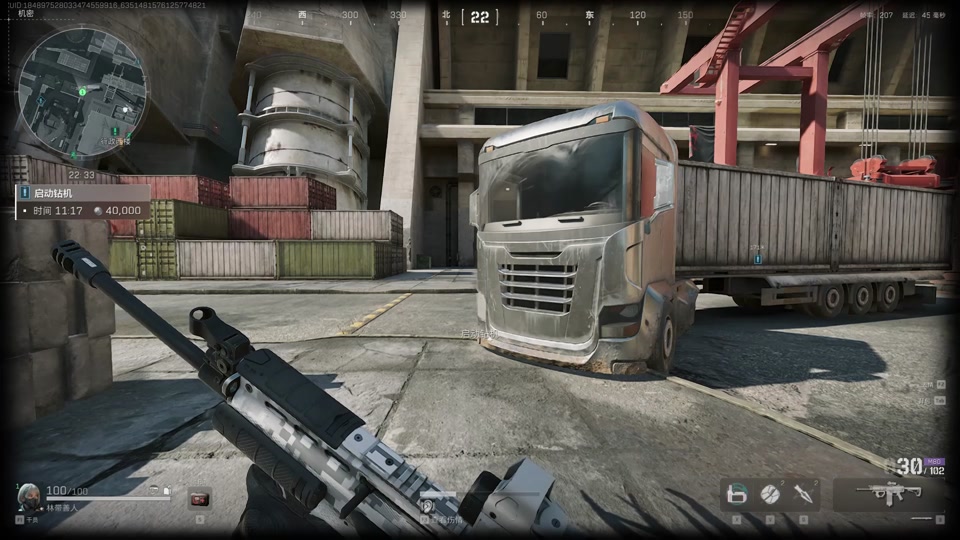Select the round grenade gadget slot
960x540 pixels.
(x=770, y=493)
